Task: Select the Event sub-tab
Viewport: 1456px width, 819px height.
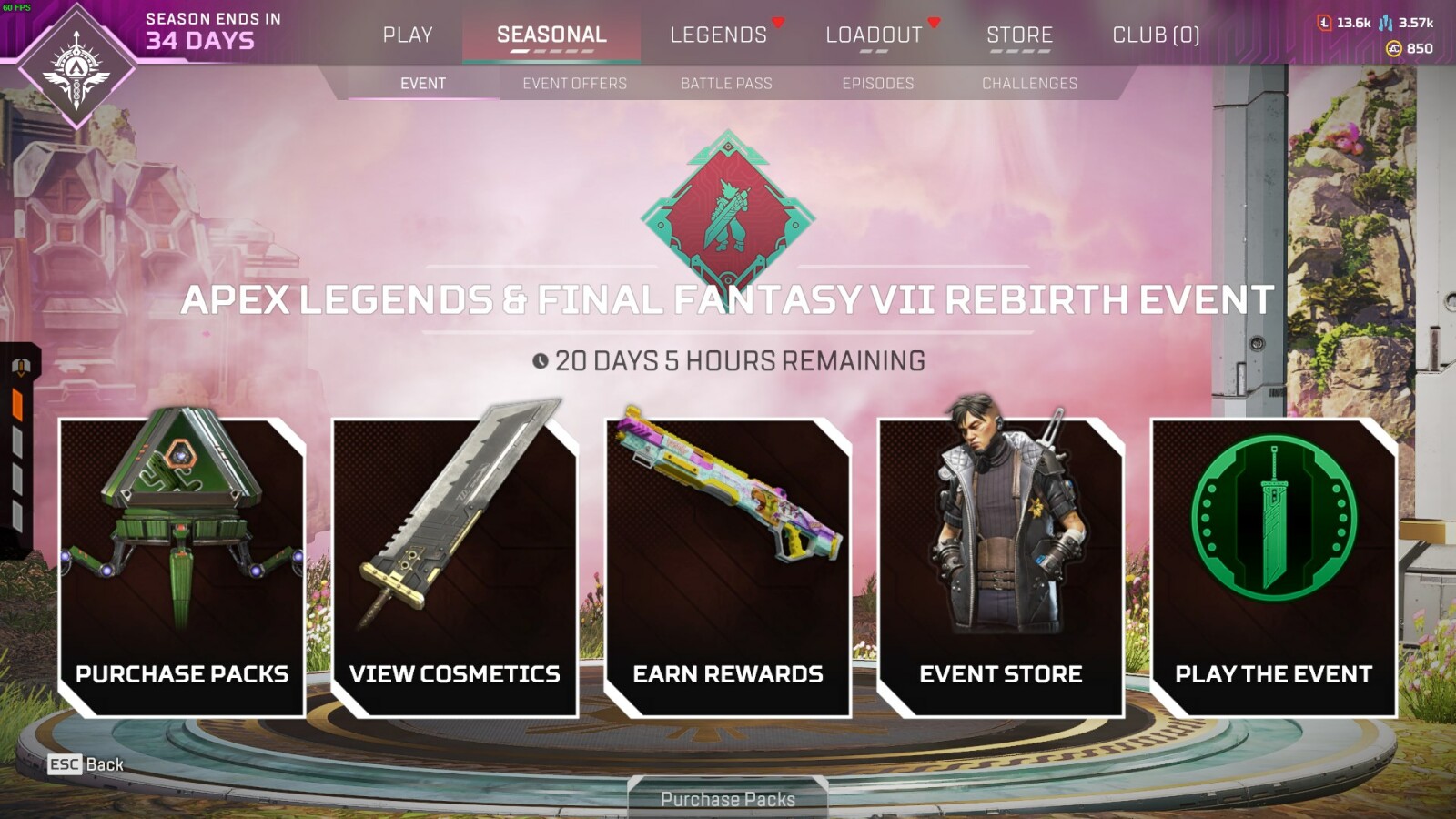Action: pyautogui.click(x=423, y=84)
